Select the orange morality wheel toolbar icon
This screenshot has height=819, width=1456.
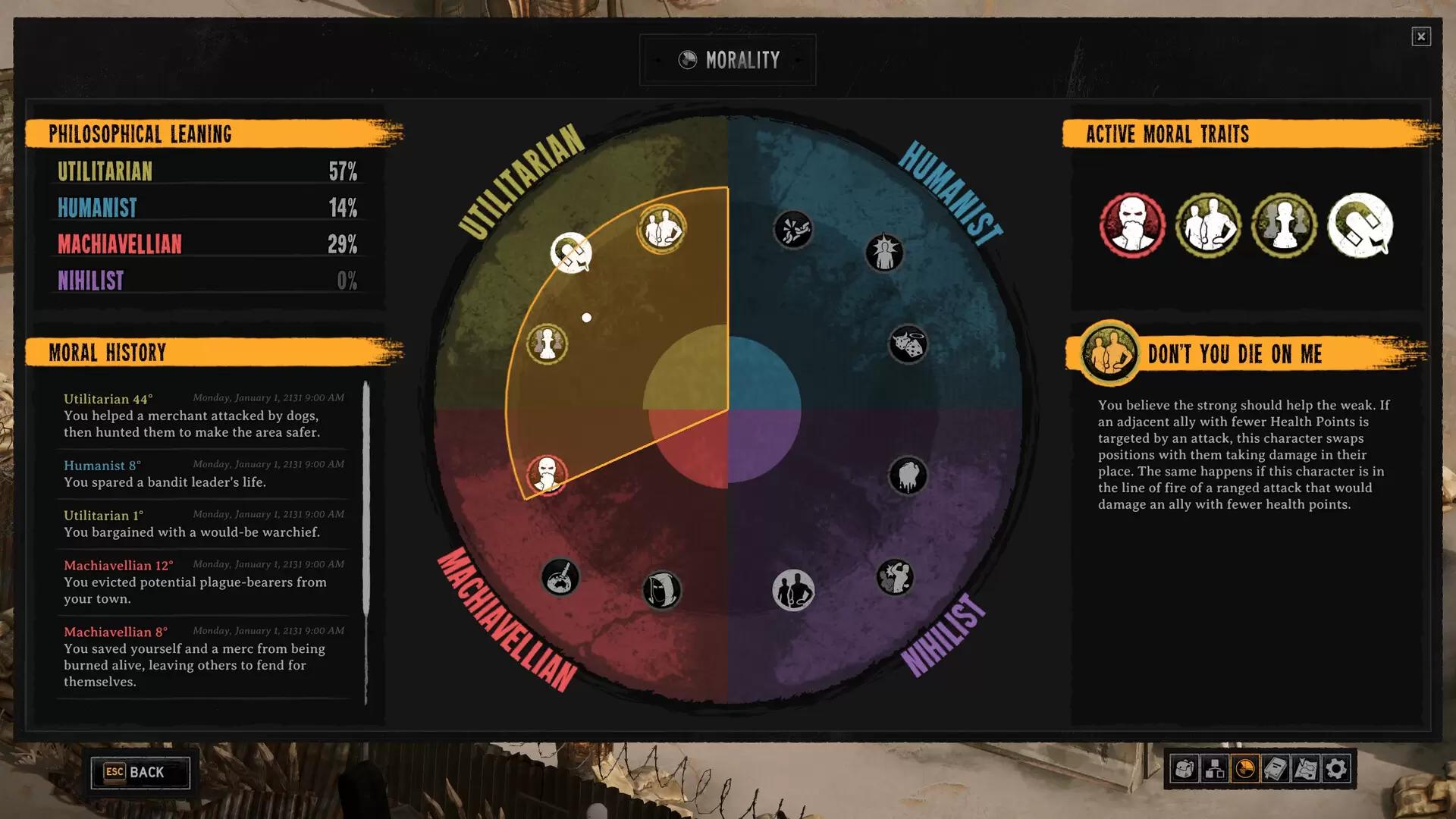[x=1245, y=769]
